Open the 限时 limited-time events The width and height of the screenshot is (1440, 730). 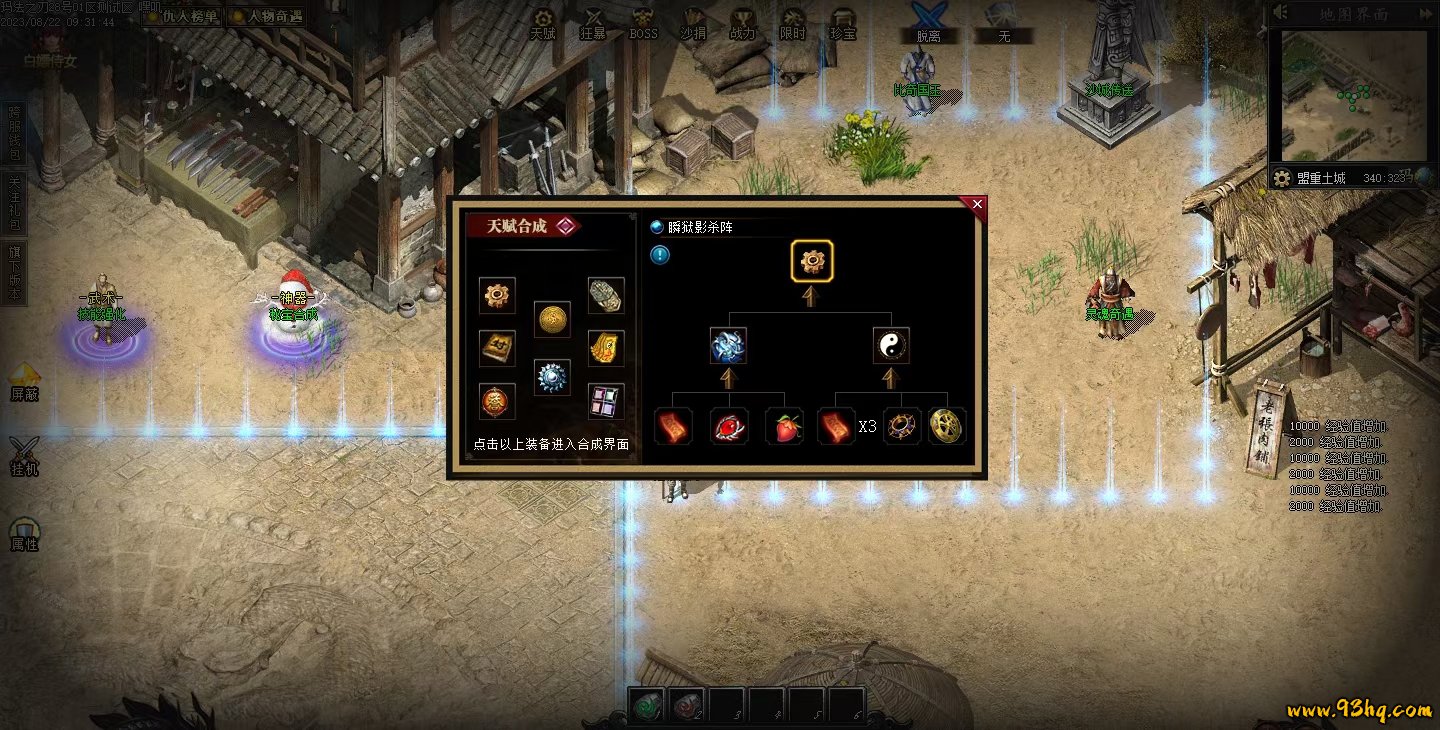pyautogui.click(x=793, y=24)
